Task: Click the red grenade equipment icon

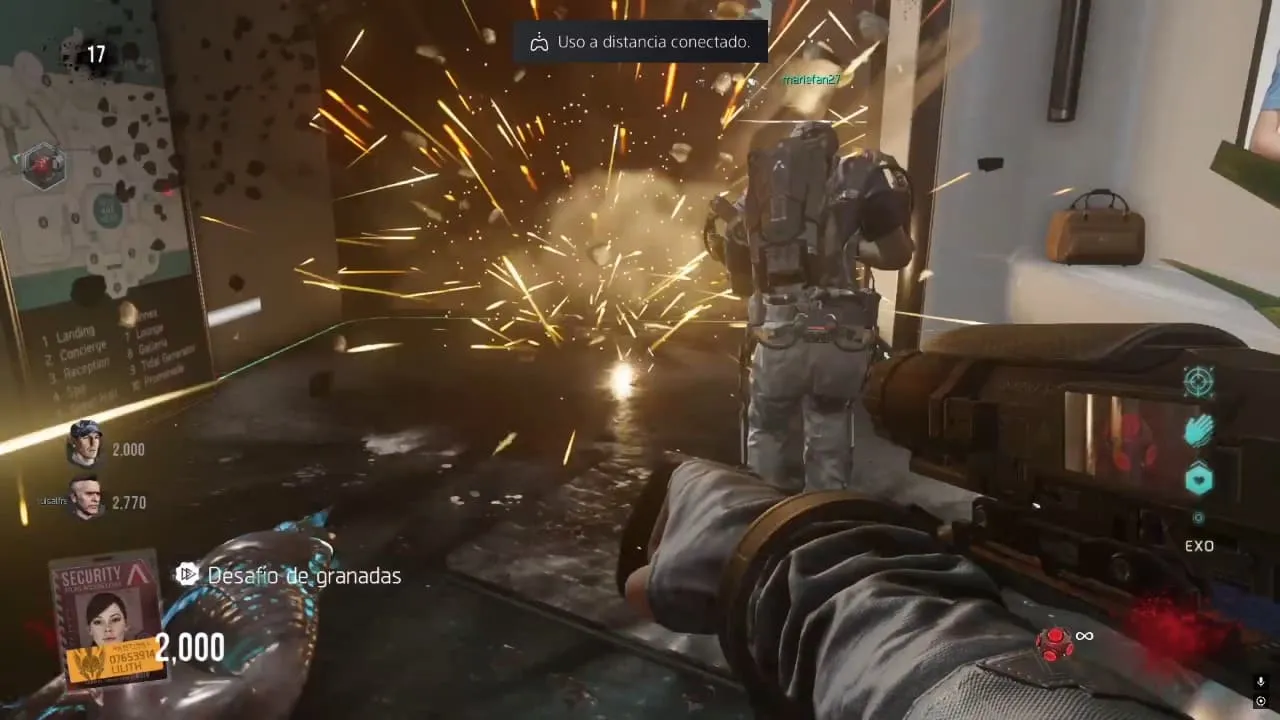Action: click(1053, 643)
